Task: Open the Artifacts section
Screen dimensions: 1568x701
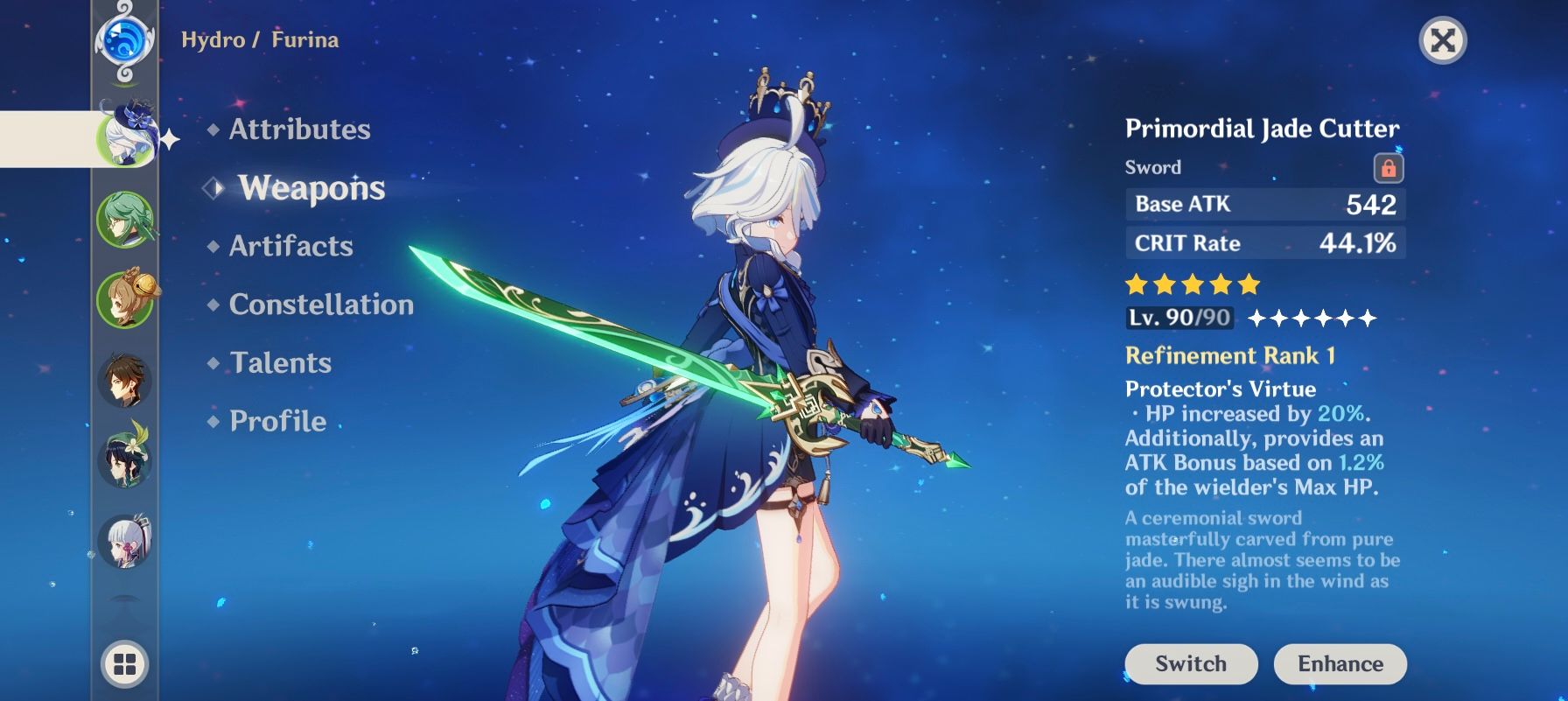Action: pyautogui.click(x=290, y=246)
